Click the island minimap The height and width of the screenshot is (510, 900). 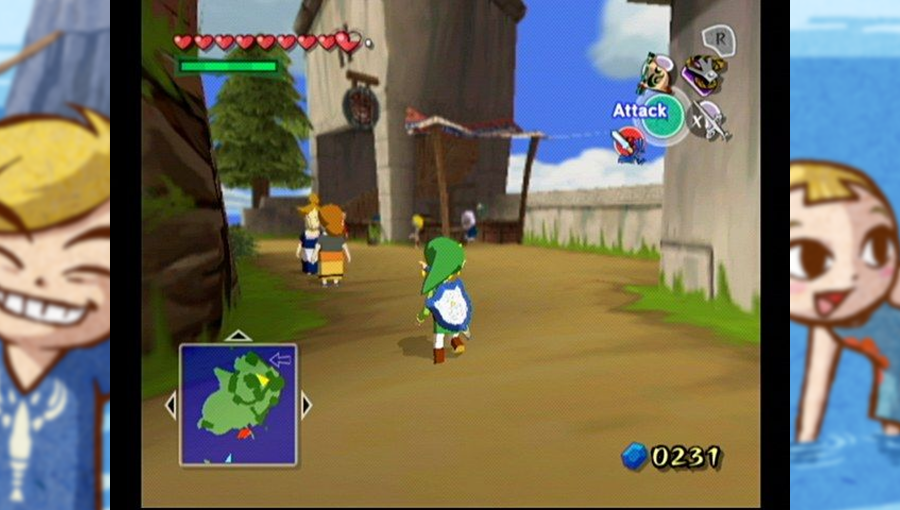[x=238, y=404]
